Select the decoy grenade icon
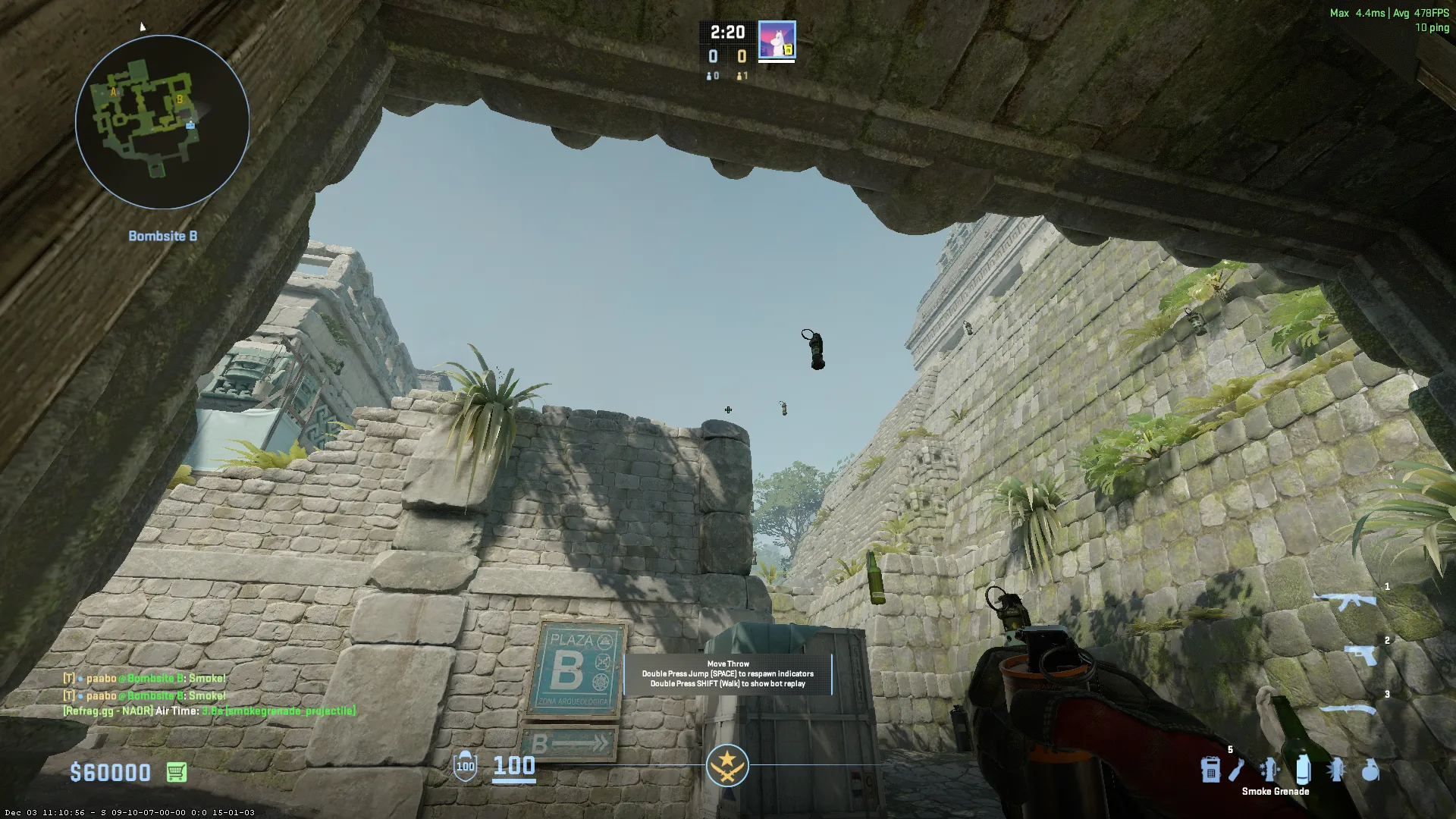The width and height of the screenshot is (1456, 819). pyautogui.click(x=1269, y=770)
